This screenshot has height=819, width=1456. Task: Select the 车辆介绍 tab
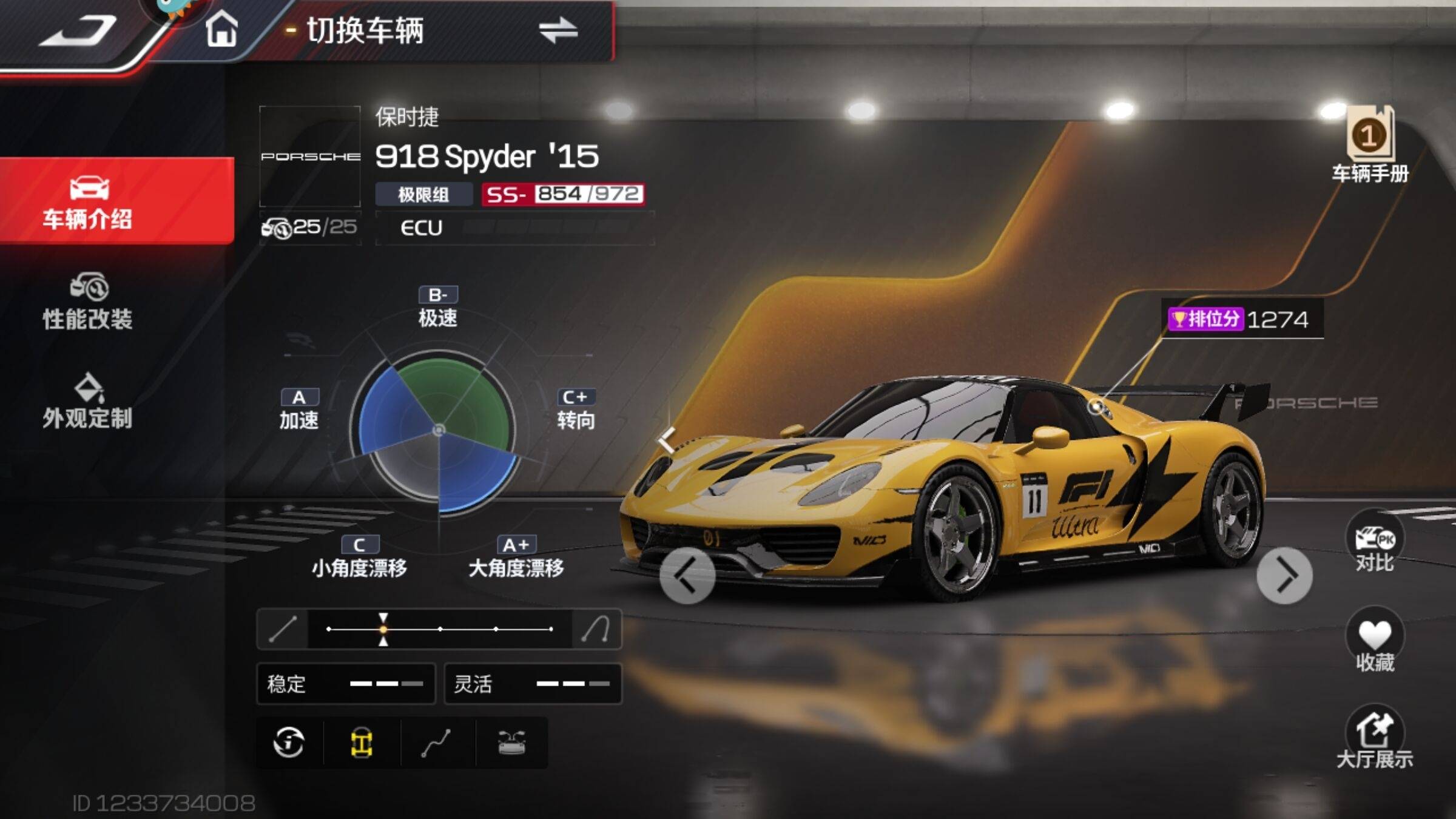[88, 201]
